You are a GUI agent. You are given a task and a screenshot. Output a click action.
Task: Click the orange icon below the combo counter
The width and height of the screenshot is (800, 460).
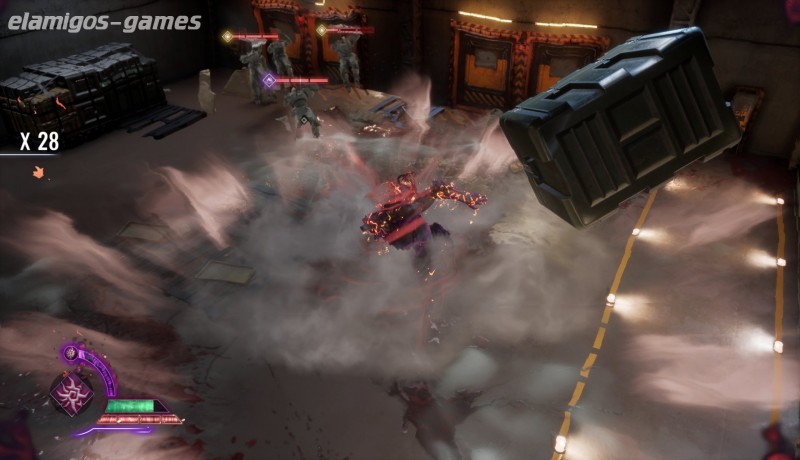pos(39,172)
